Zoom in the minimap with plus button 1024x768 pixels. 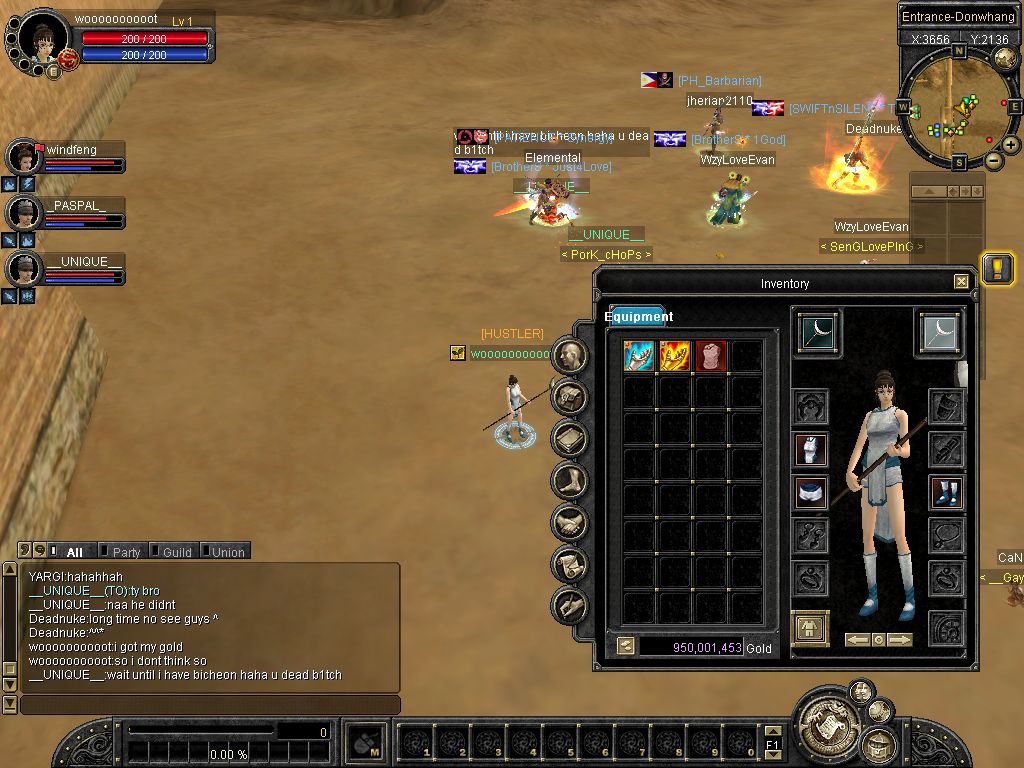(1011, 145)
